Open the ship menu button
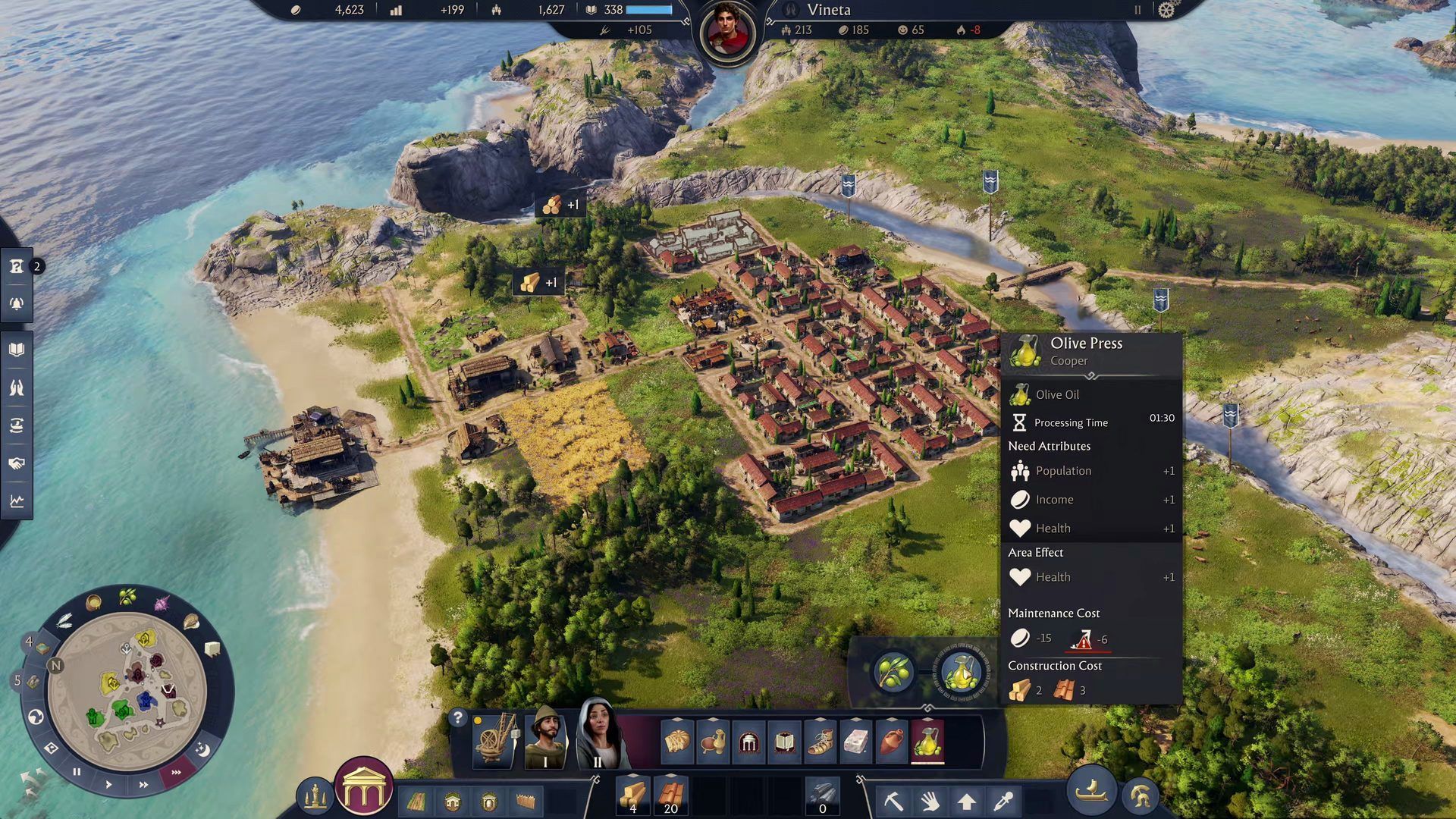The image size is (1456, 819). pos(1092,792)
